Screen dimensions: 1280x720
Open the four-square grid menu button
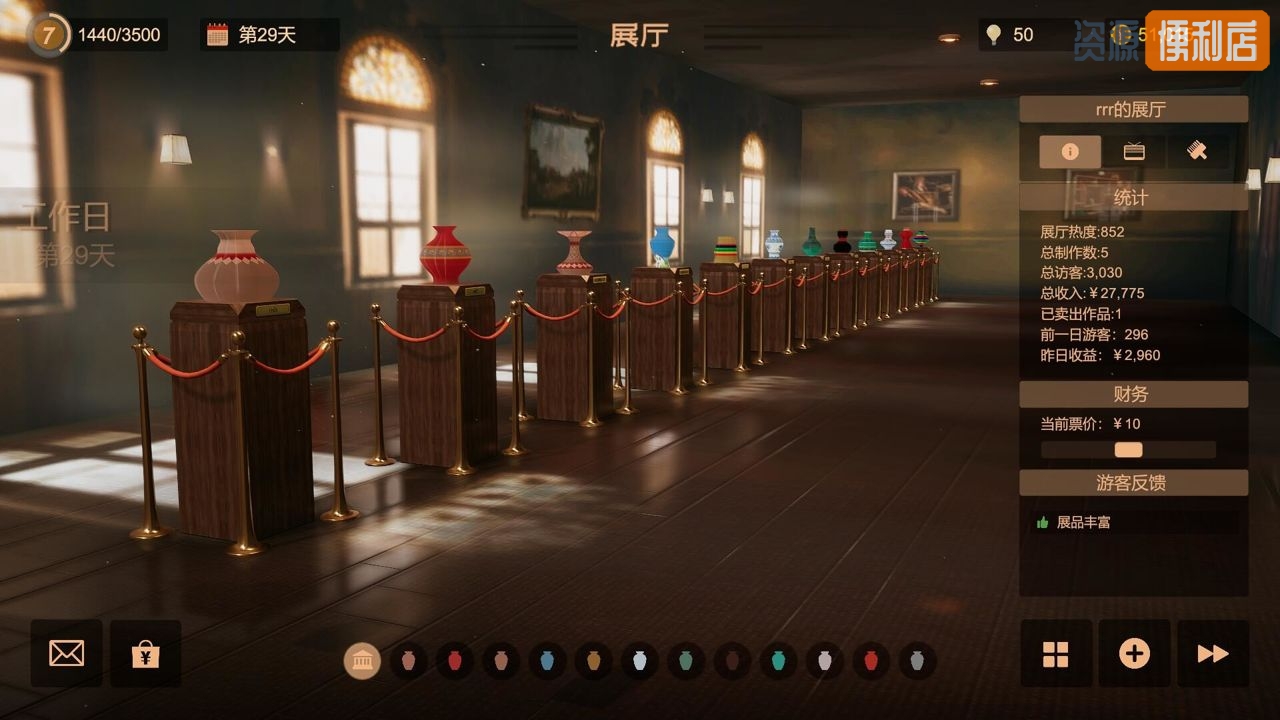tap(1055, 653)
